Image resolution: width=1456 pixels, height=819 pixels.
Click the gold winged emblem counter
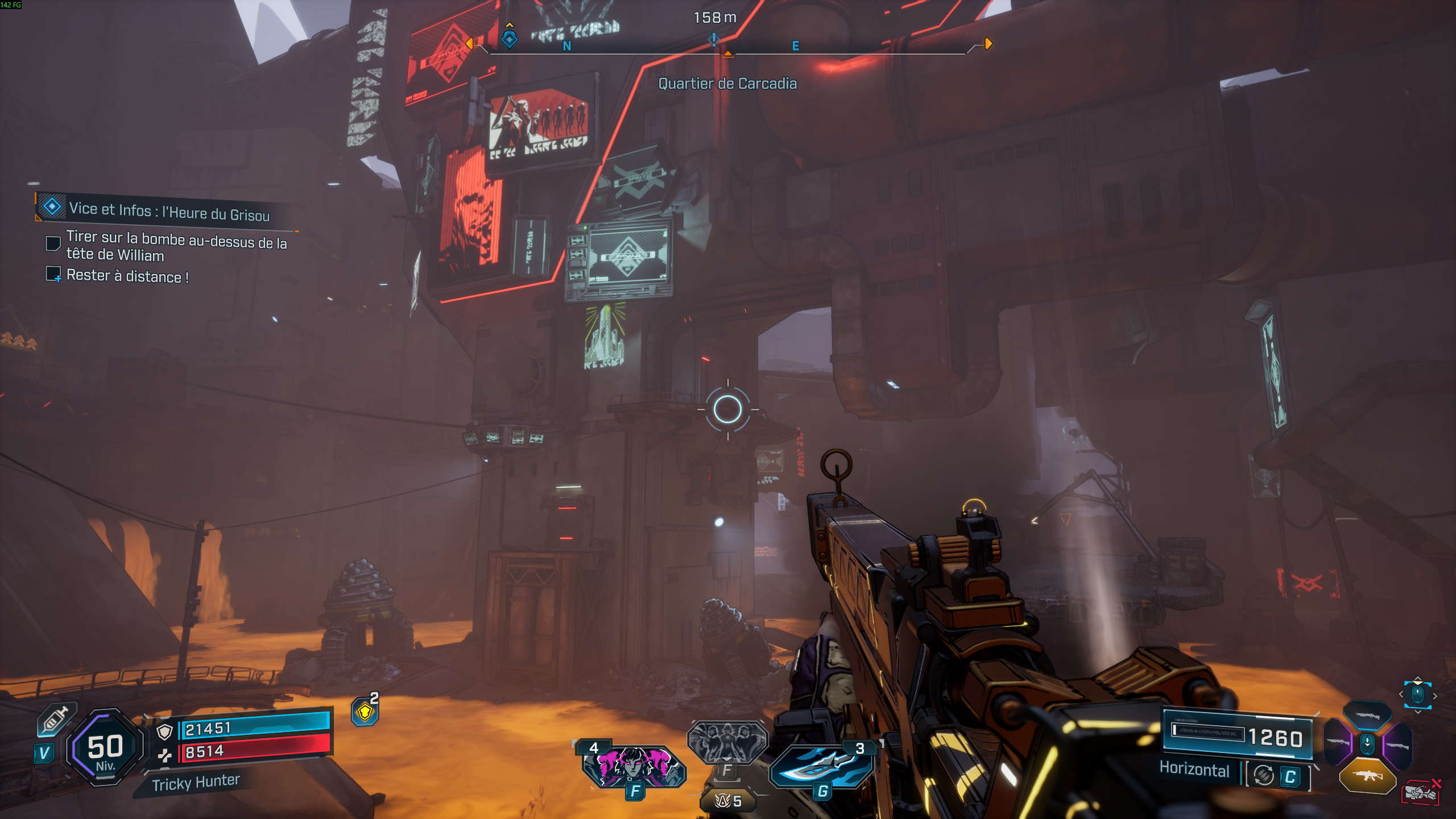(x=727, y=801)
